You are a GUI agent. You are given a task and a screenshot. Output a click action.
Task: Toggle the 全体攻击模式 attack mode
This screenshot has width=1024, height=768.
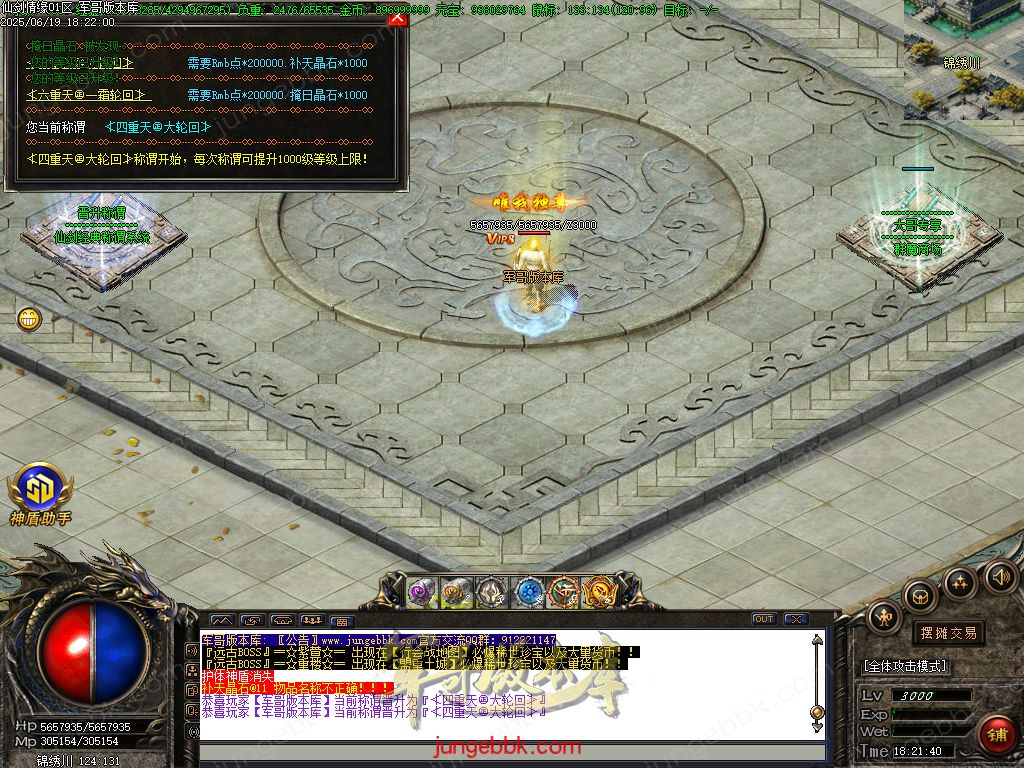(905, 666)
